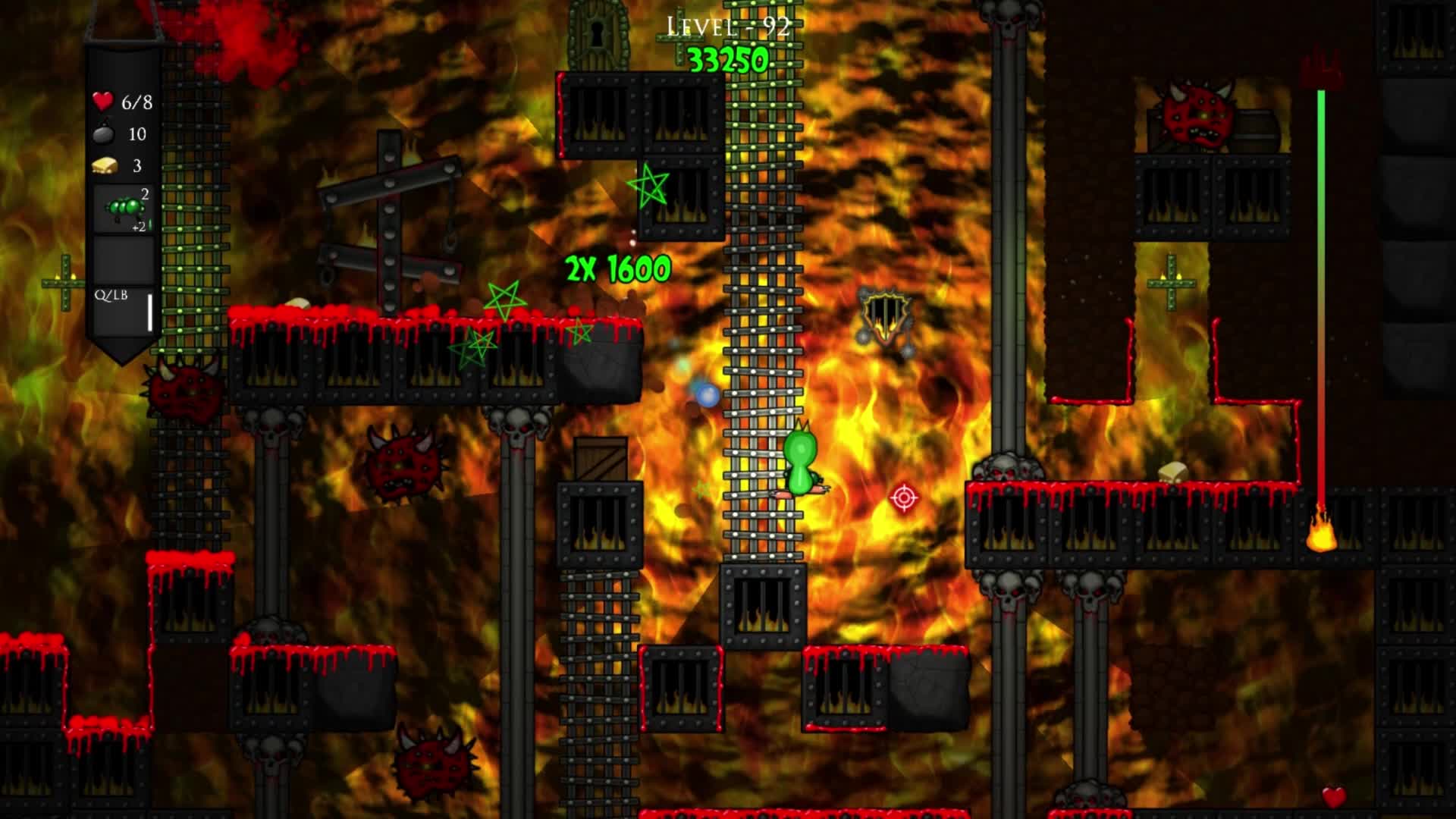The width and height of the screenshot is (1456, 819).
Task: Click the green 2X 1600 multiplier text
Action: click(x=617, y=267)
